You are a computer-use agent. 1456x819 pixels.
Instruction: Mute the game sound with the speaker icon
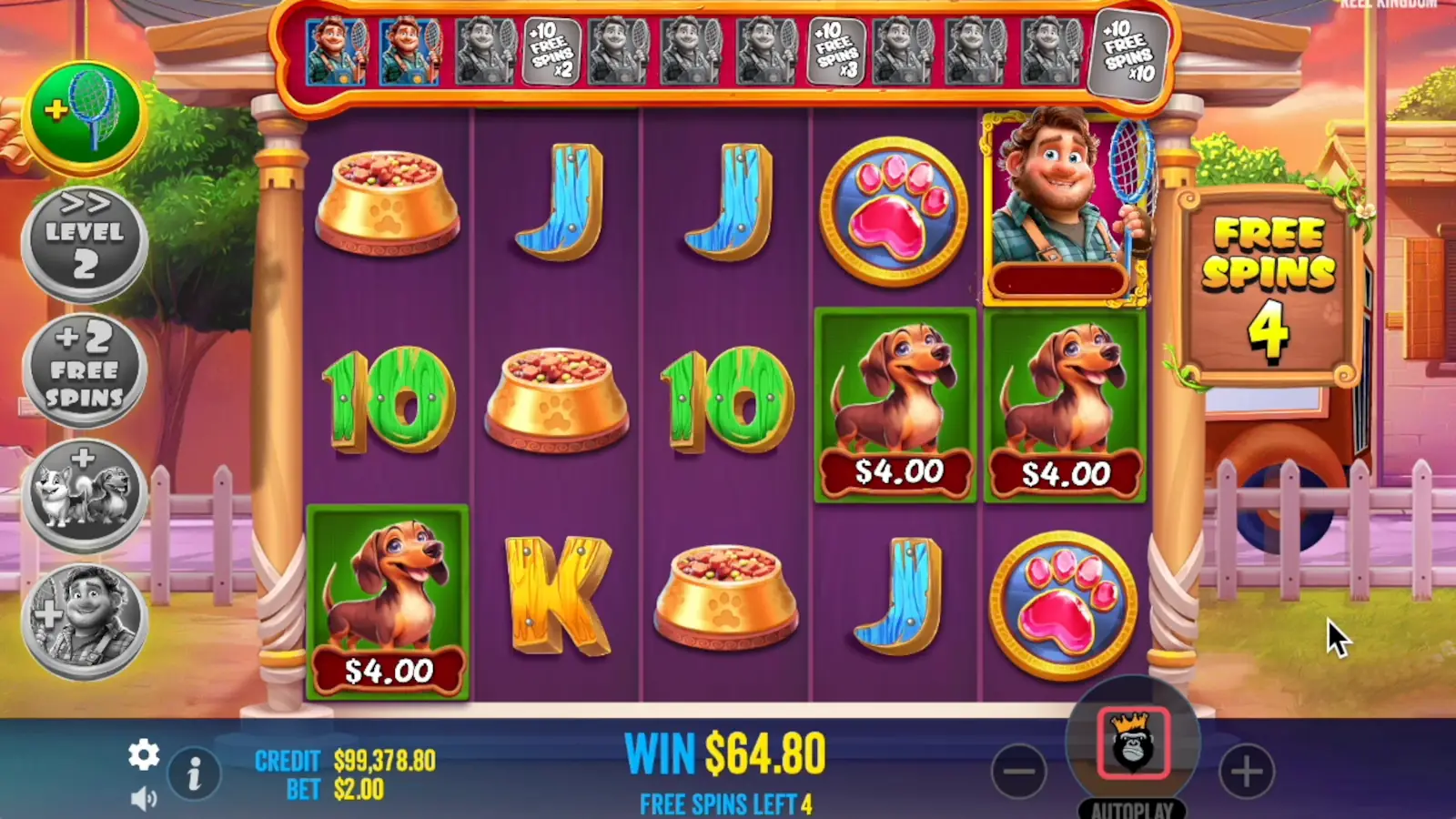144,796
